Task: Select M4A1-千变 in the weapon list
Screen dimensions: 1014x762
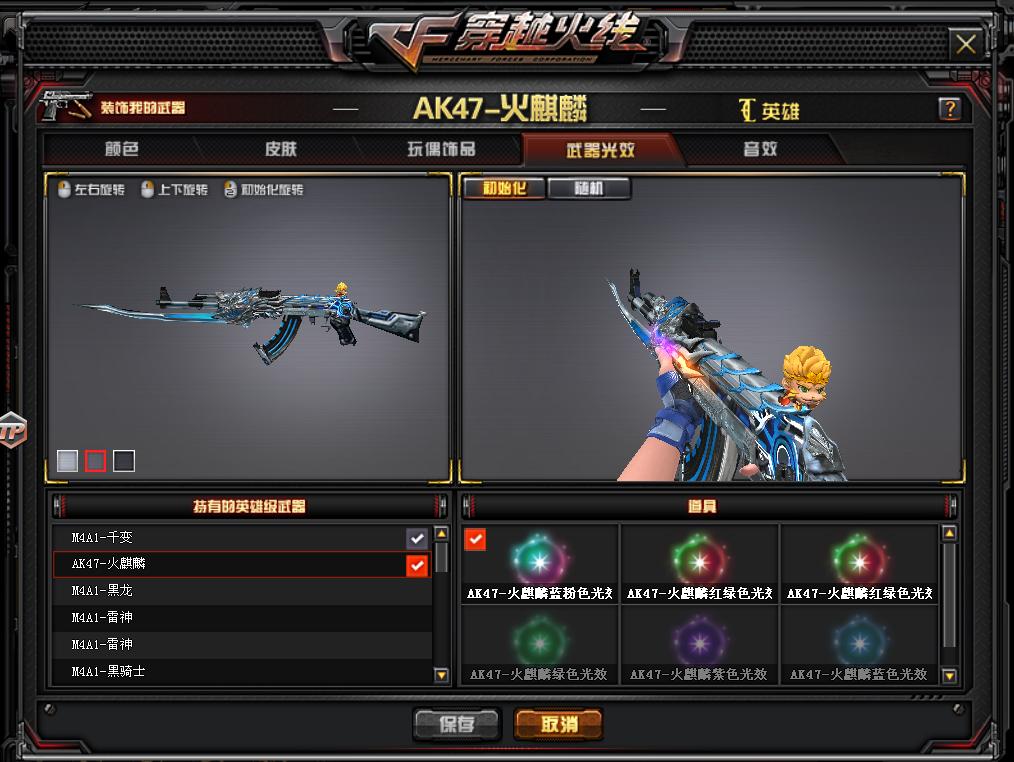Action: [x=230, y=538]
